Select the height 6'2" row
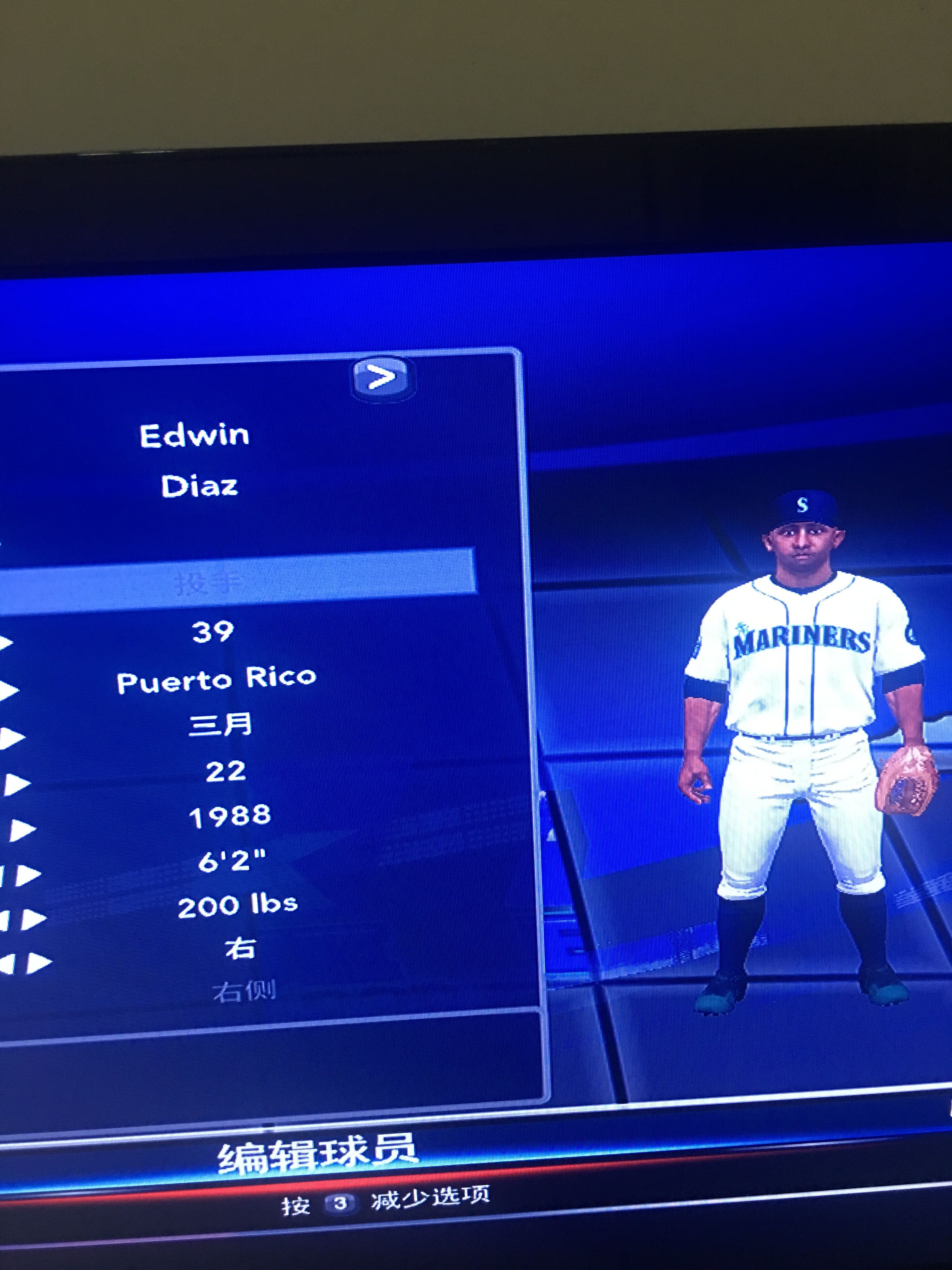 (x=232, y=861)
